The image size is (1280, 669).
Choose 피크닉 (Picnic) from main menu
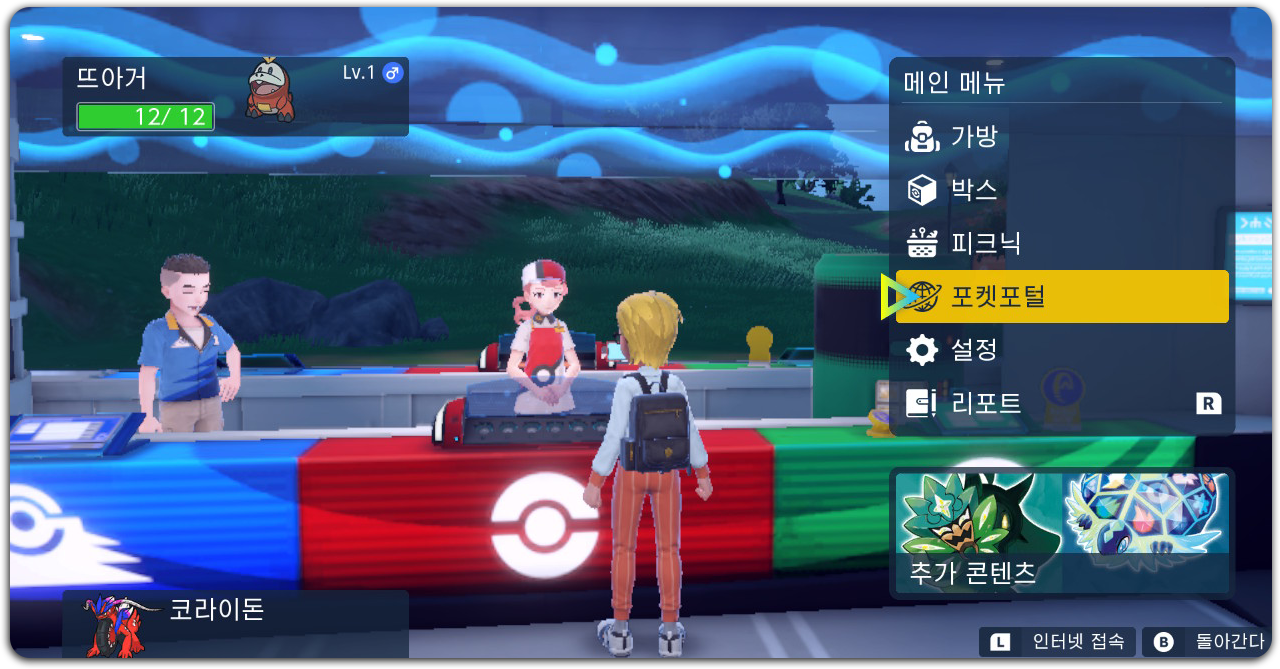(1060, 243)
